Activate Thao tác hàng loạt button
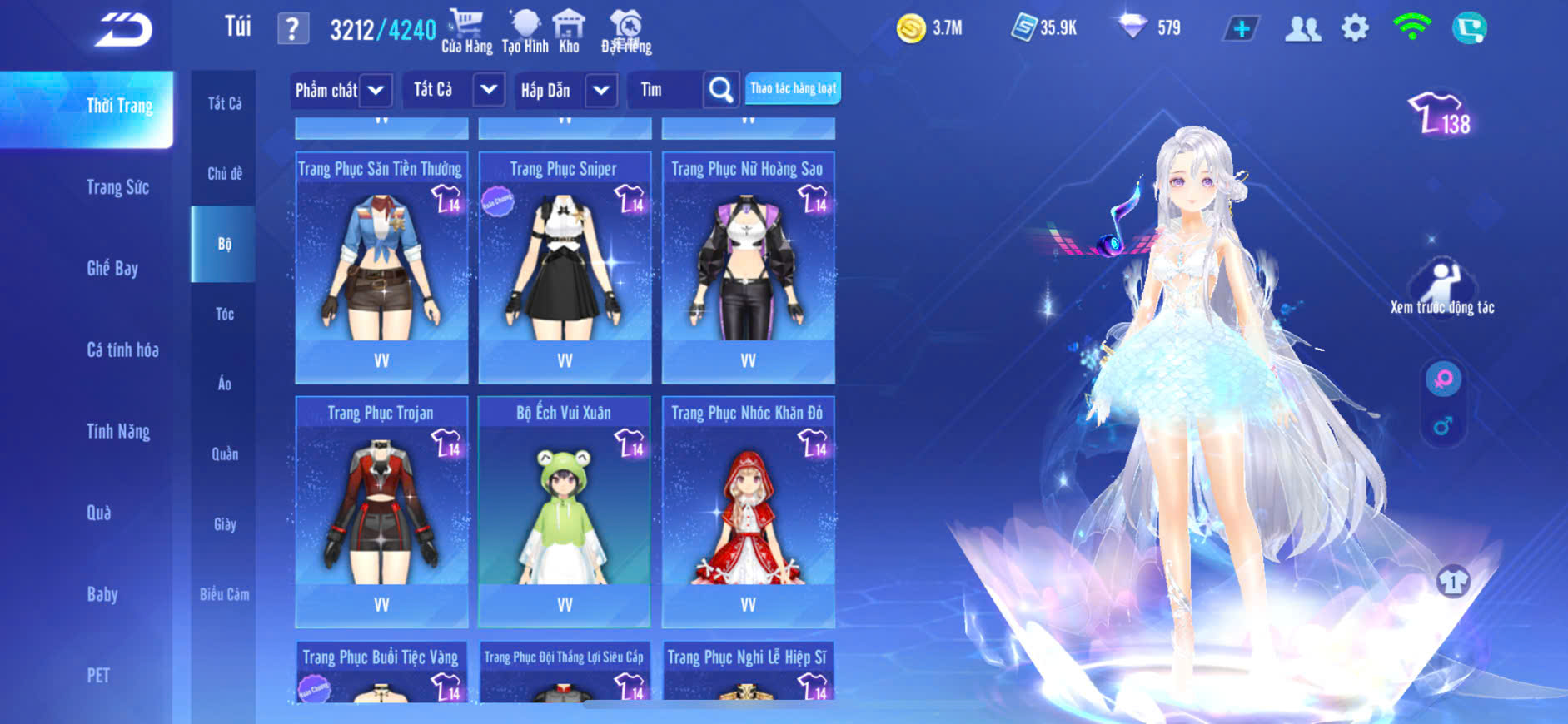Screen dimensions: 1568x724 [793, 88]
